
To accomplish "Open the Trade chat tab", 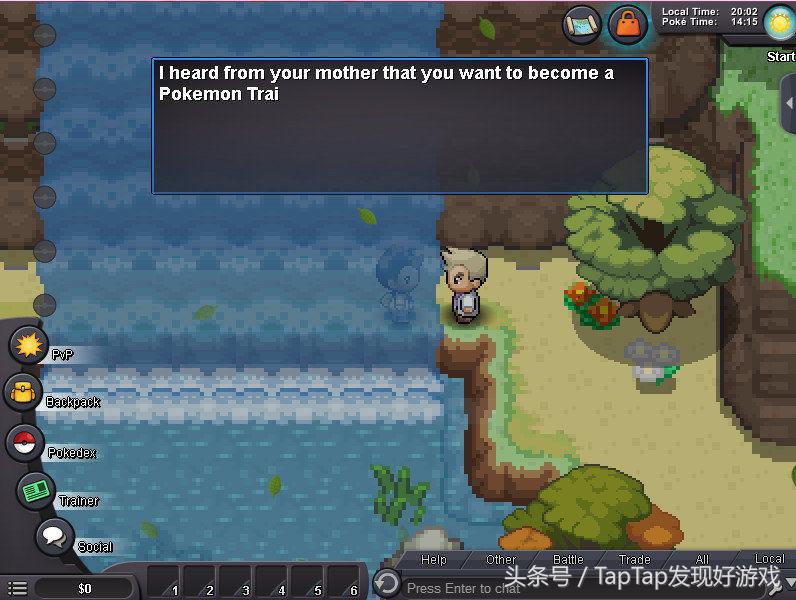I will pos(635,560).
